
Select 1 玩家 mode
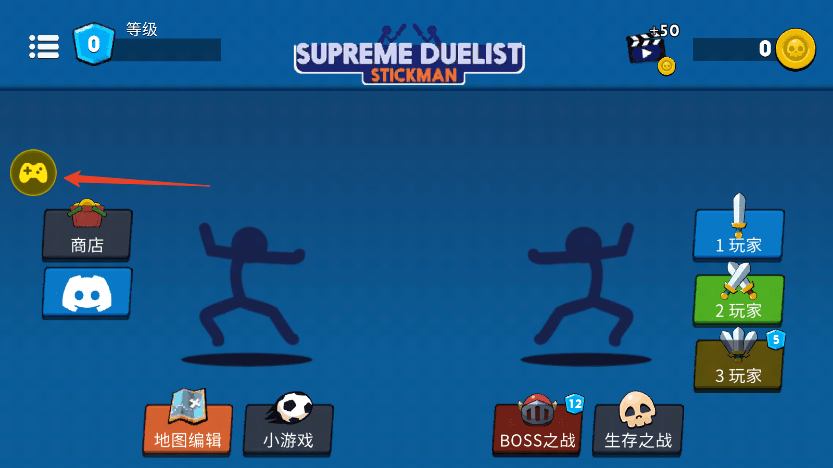coord(739,234)
